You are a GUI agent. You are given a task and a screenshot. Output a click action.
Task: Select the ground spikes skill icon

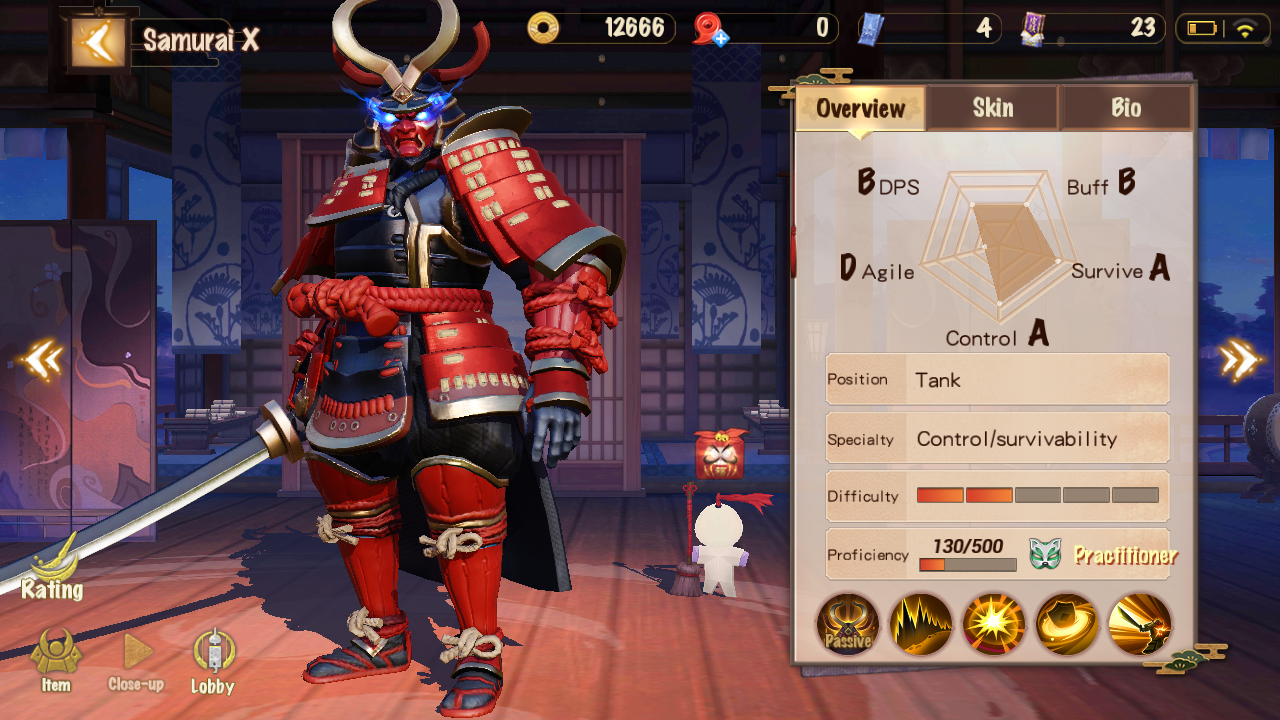coord(921,624)
